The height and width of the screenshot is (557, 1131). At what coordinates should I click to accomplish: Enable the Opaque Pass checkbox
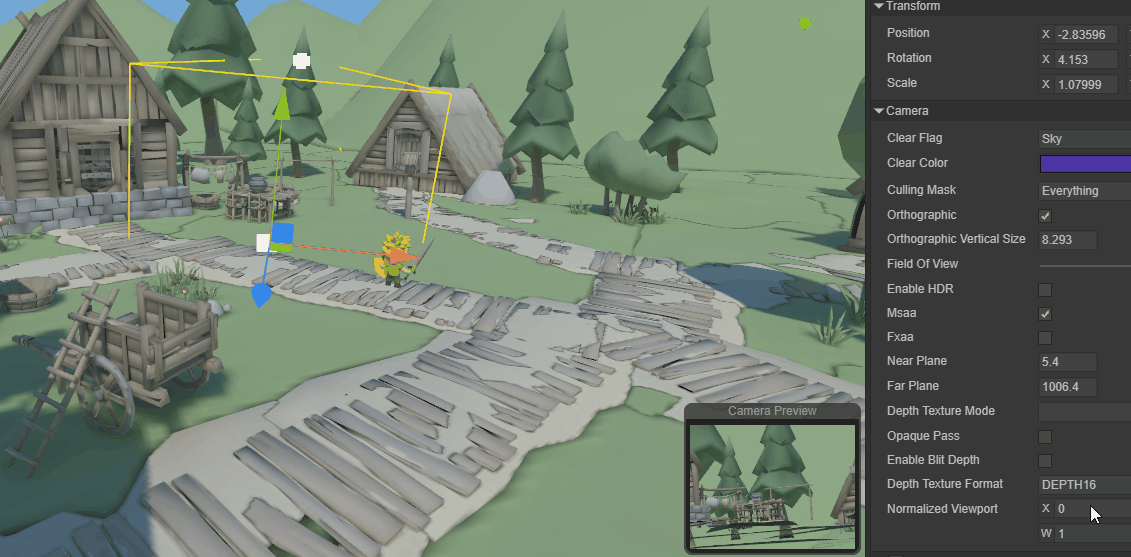click(1045, 437)
